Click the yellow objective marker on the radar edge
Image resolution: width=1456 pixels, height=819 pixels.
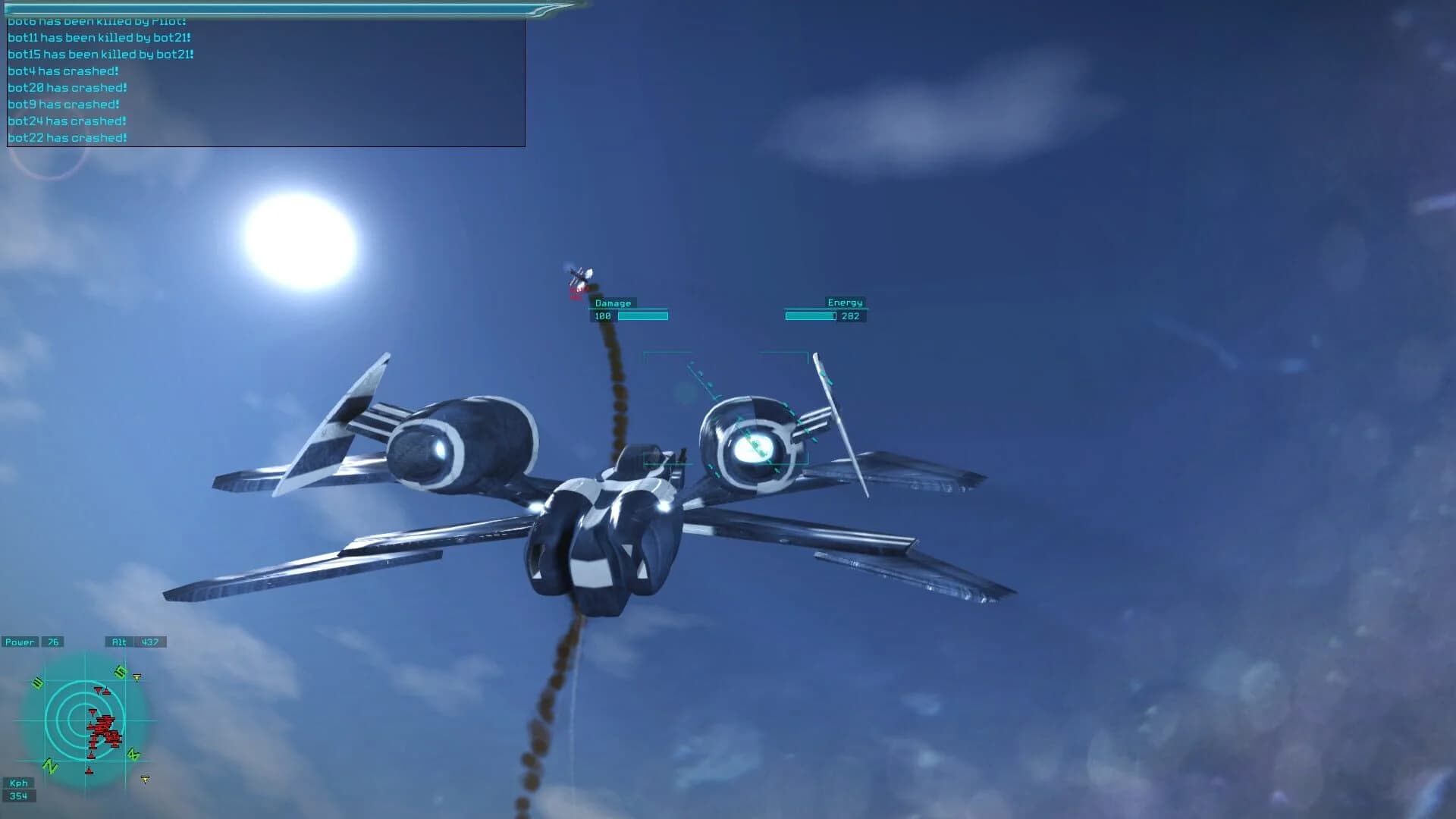[137, 675]
